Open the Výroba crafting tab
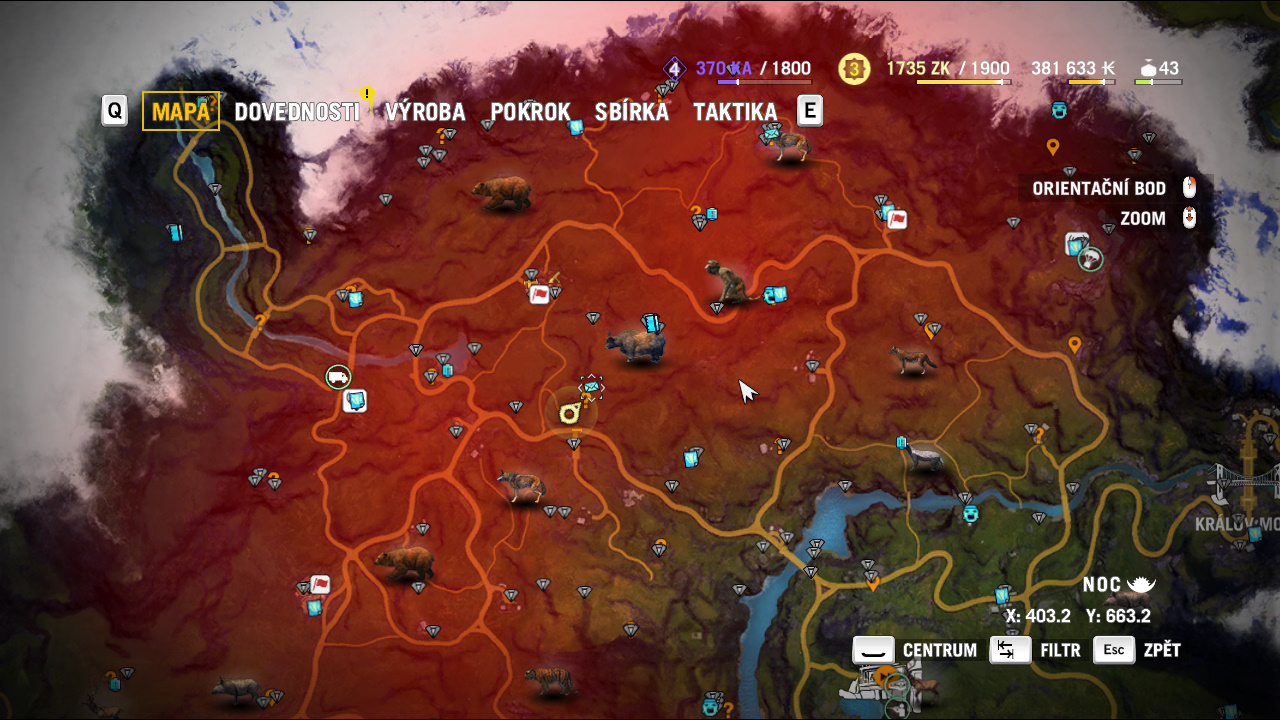Viewport: 1280px width, 720px height. click(424, 112)
